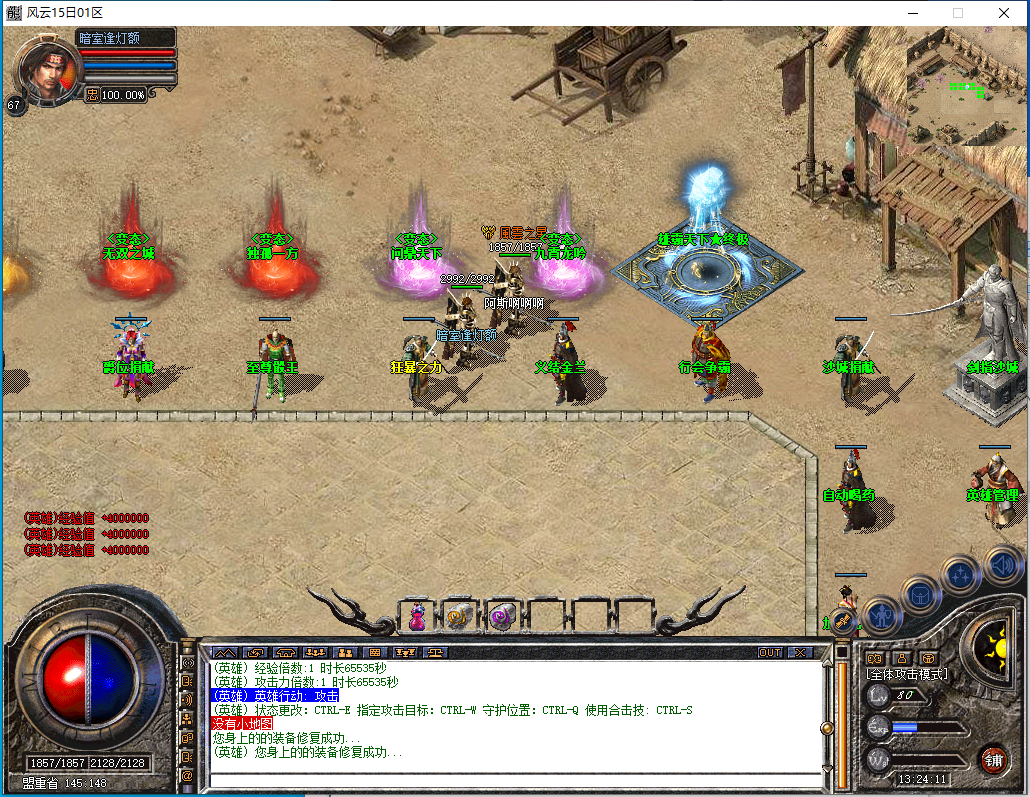Select the purple spiral scroll belt slot

(502, 617)
